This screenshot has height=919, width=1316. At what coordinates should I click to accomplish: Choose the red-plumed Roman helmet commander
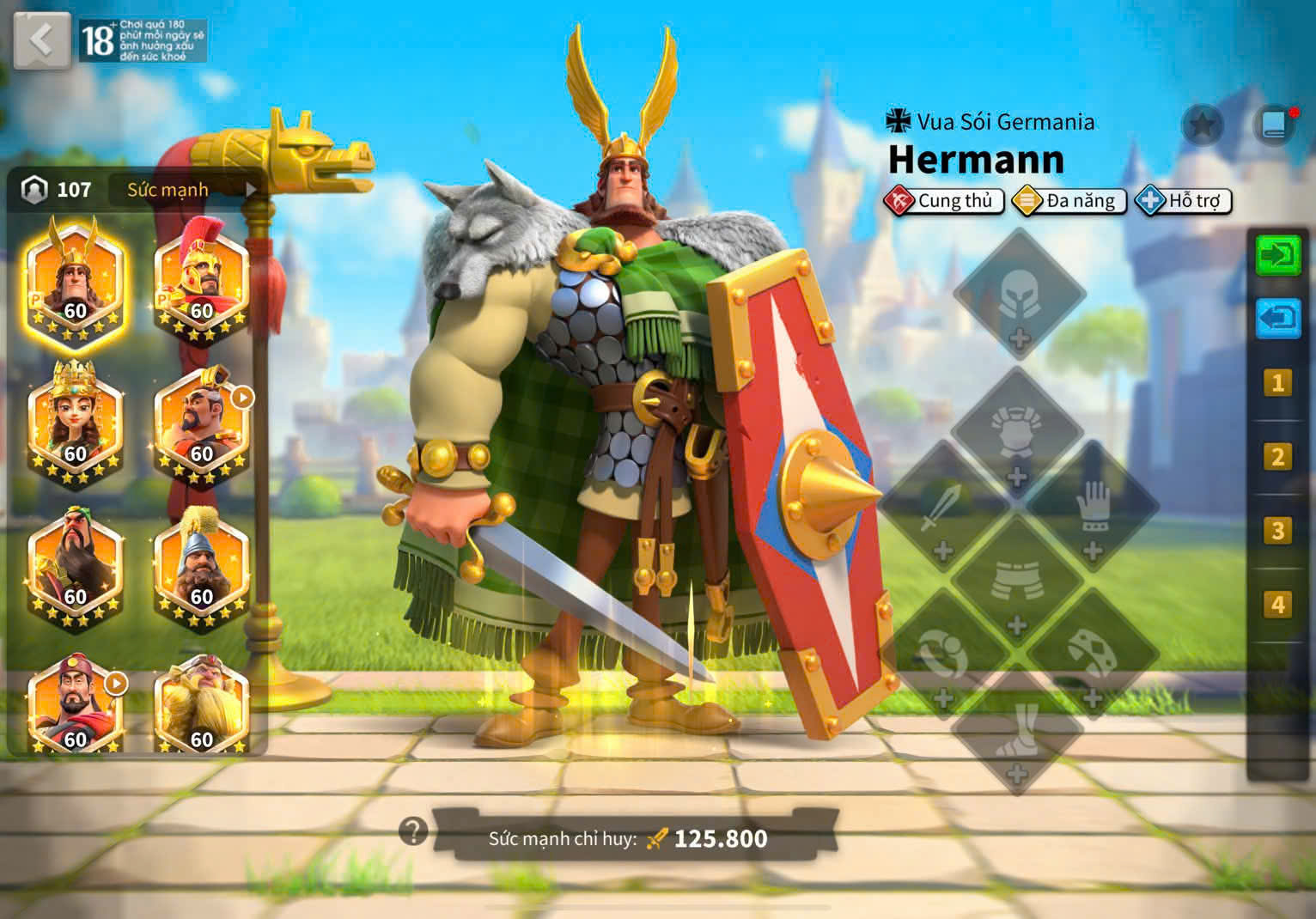(x=201, y=283)
